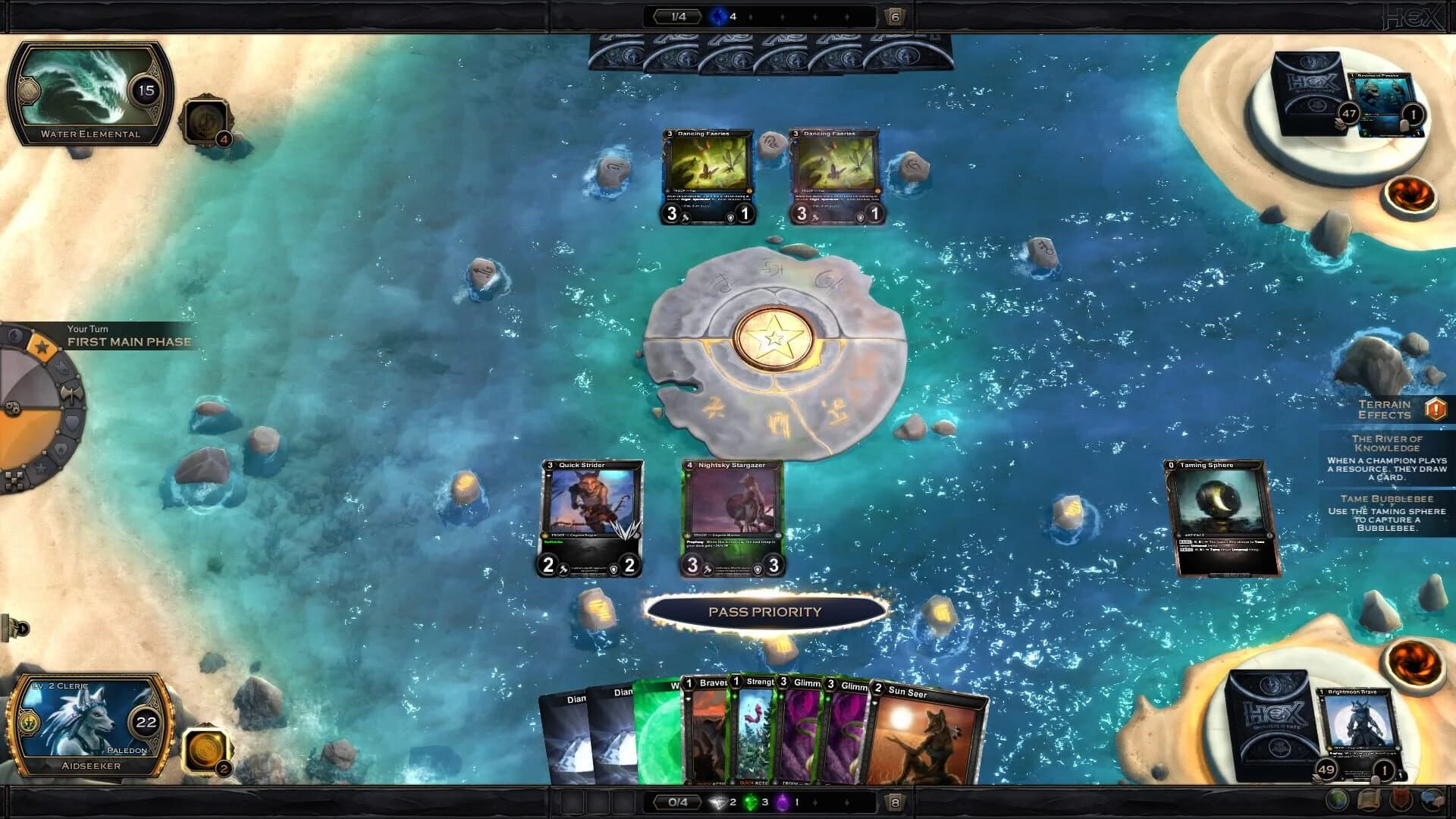The width and height of the screenshot is (1456, 819).
Task: Select the combat axe icon on the phase wheel
Action: click(71, 393)
